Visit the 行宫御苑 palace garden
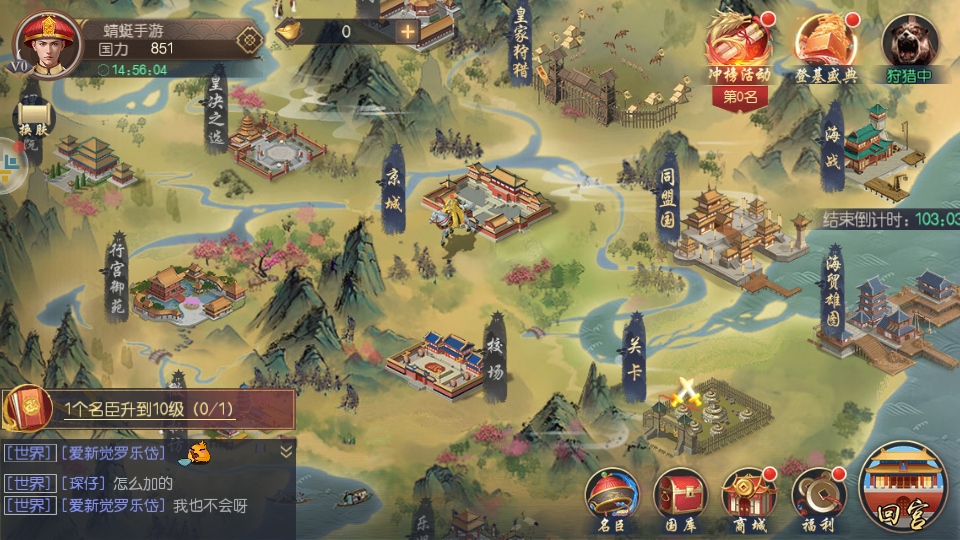960x540 pixels. coord(185,290)
